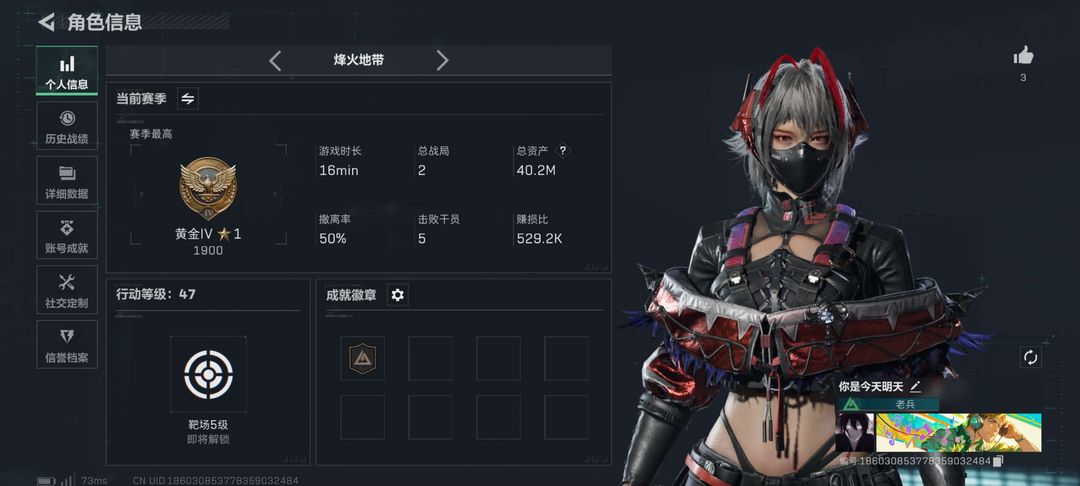Select the 详细数据 tab
Image resolution: width=1080 pixels, height=486 pixels.
pyautogui.click(x=67, y=181)
